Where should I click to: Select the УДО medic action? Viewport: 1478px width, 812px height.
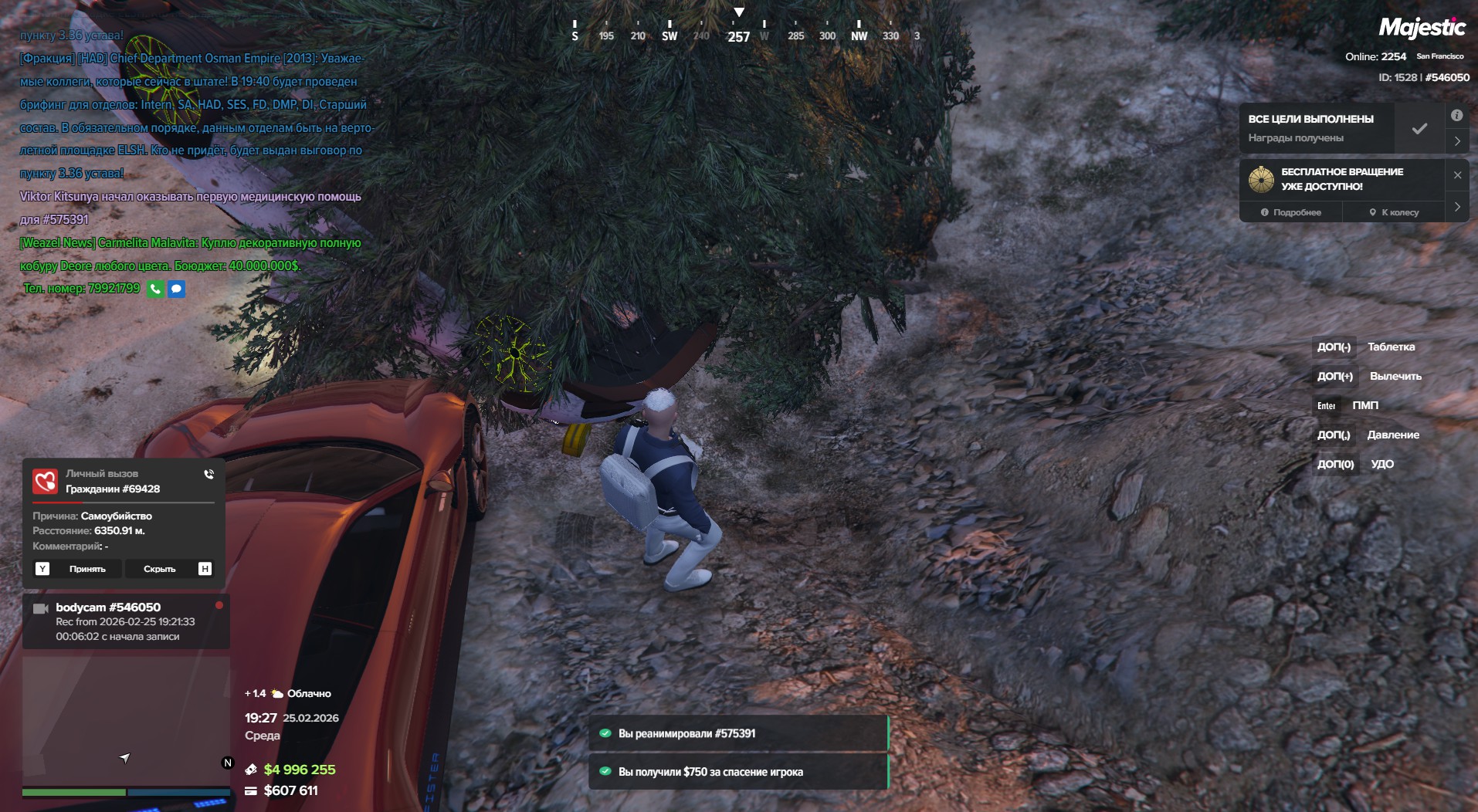click(1382, 464)
